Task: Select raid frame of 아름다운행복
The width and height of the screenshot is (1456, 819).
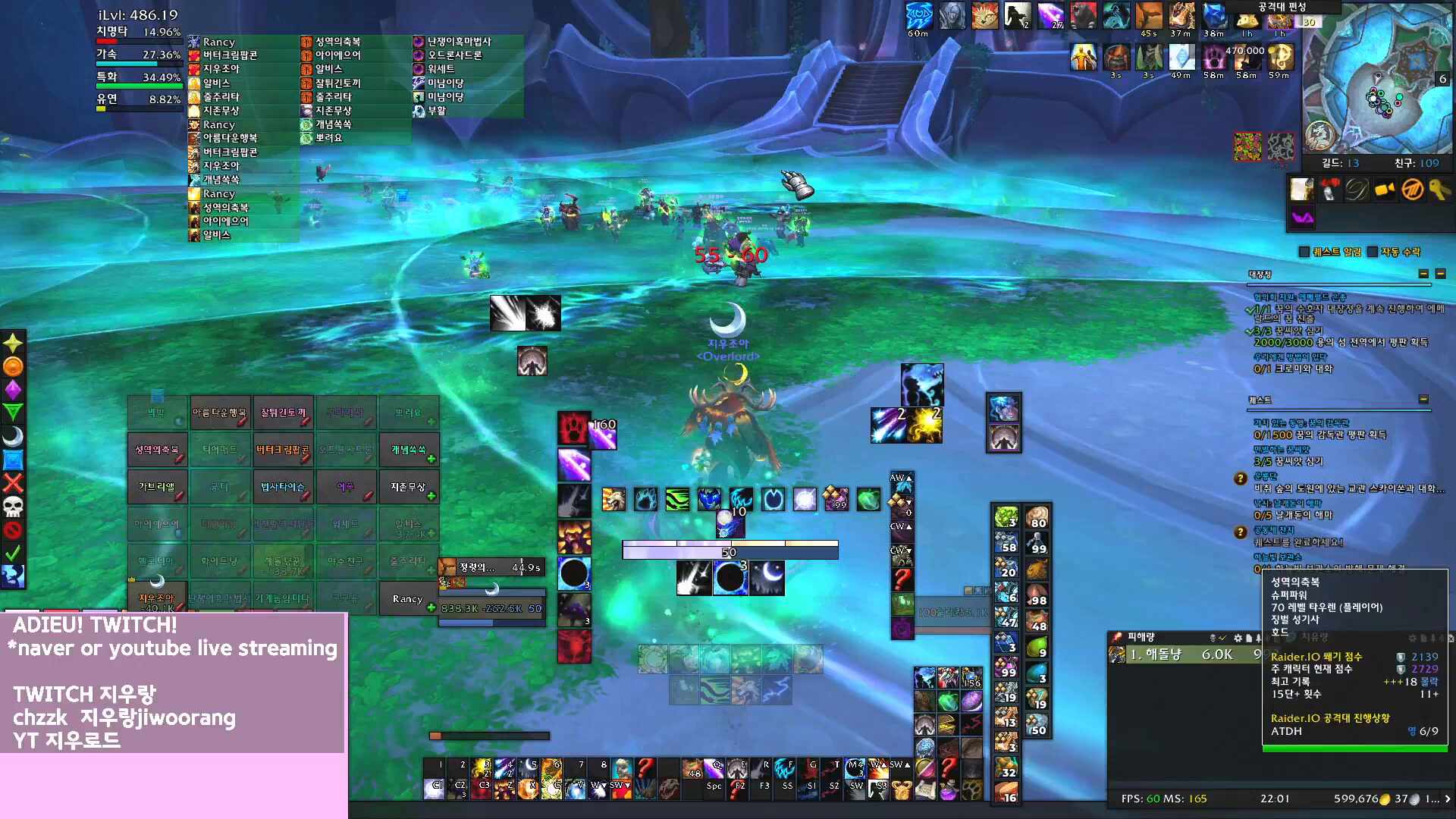Action: pyautogui.click(x=220, y=413)
